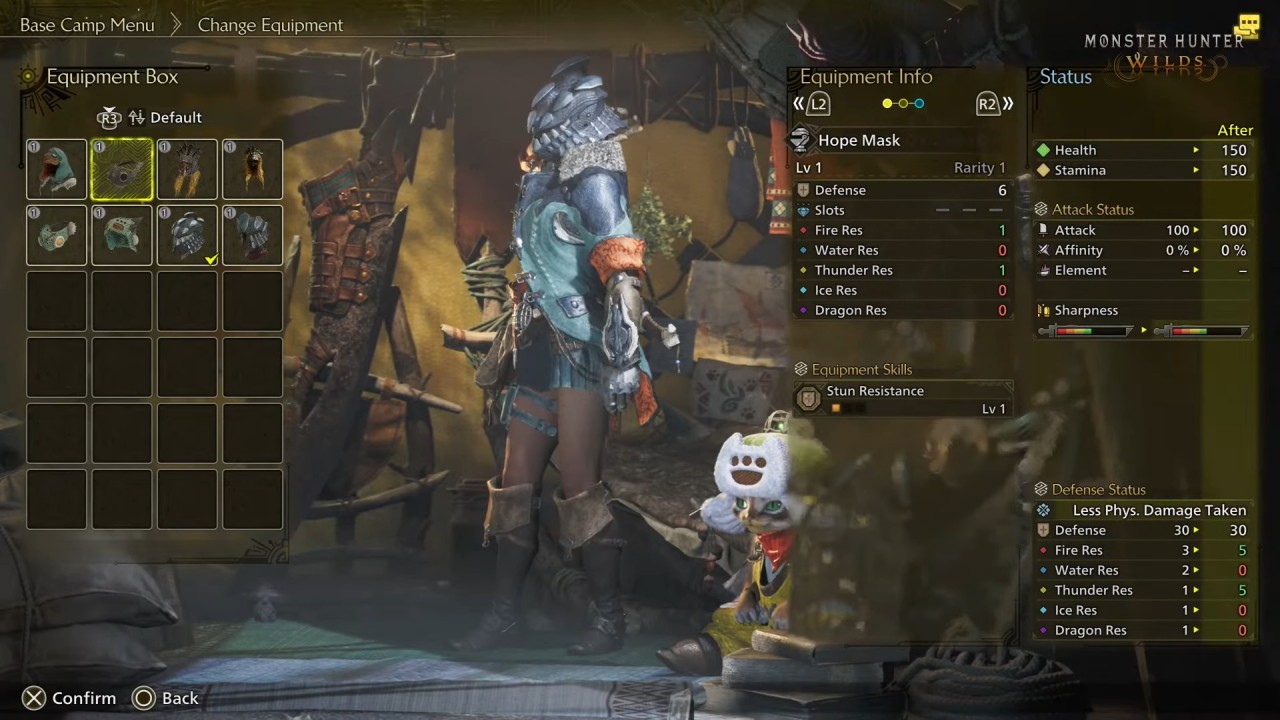Select the teal headband with orange gem
The image size is (1280, 720).
57,235
